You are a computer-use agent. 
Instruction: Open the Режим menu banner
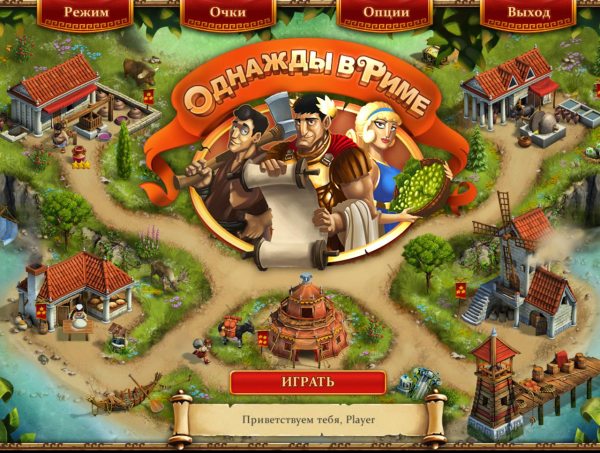[85, 13]
